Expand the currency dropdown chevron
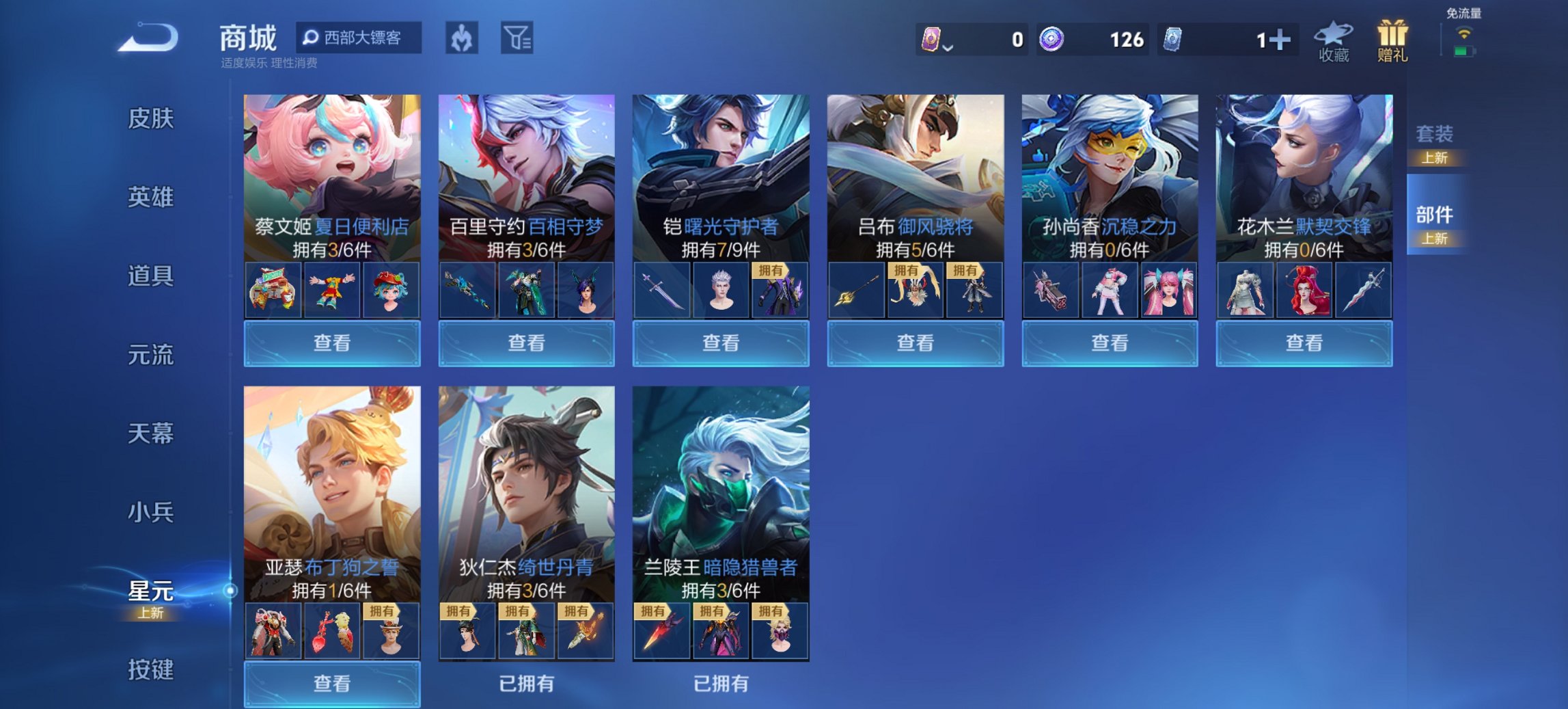 point(948,46)
